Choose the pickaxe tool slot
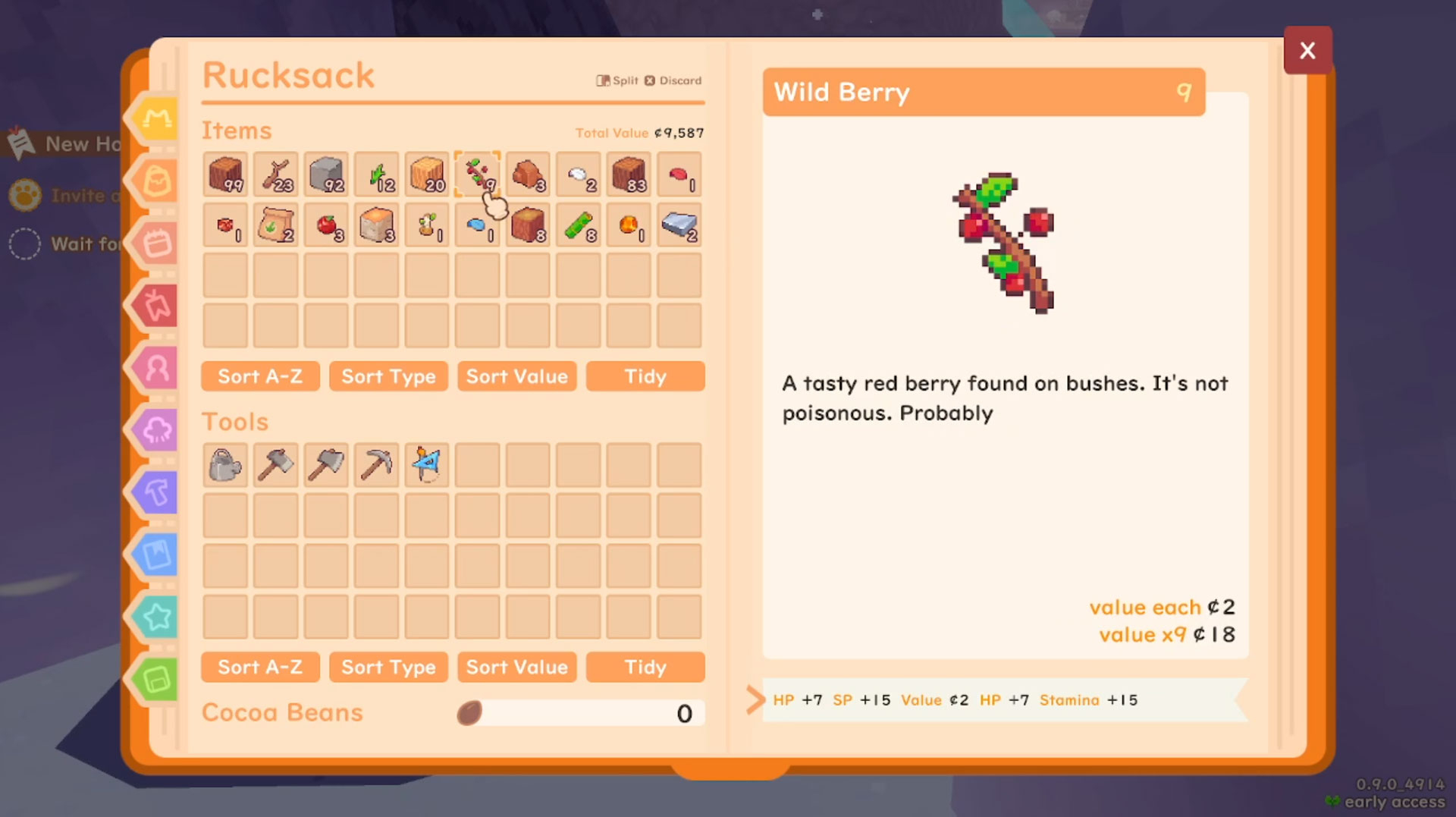This screenshot has width=1456, height=817. 376,465
